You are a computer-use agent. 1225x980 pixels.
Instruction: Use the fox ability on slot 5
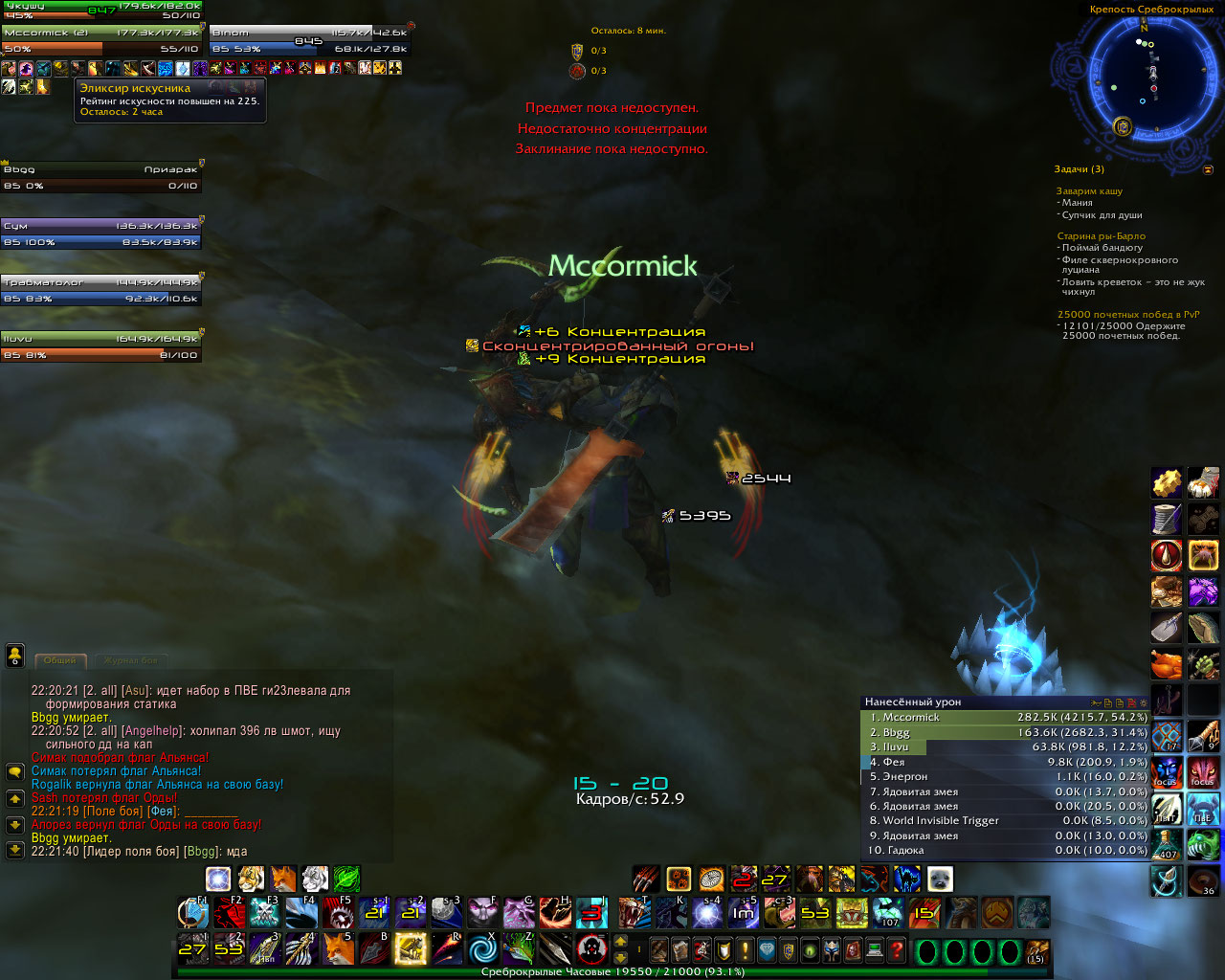pyautogui.click(x=337, y=948)
